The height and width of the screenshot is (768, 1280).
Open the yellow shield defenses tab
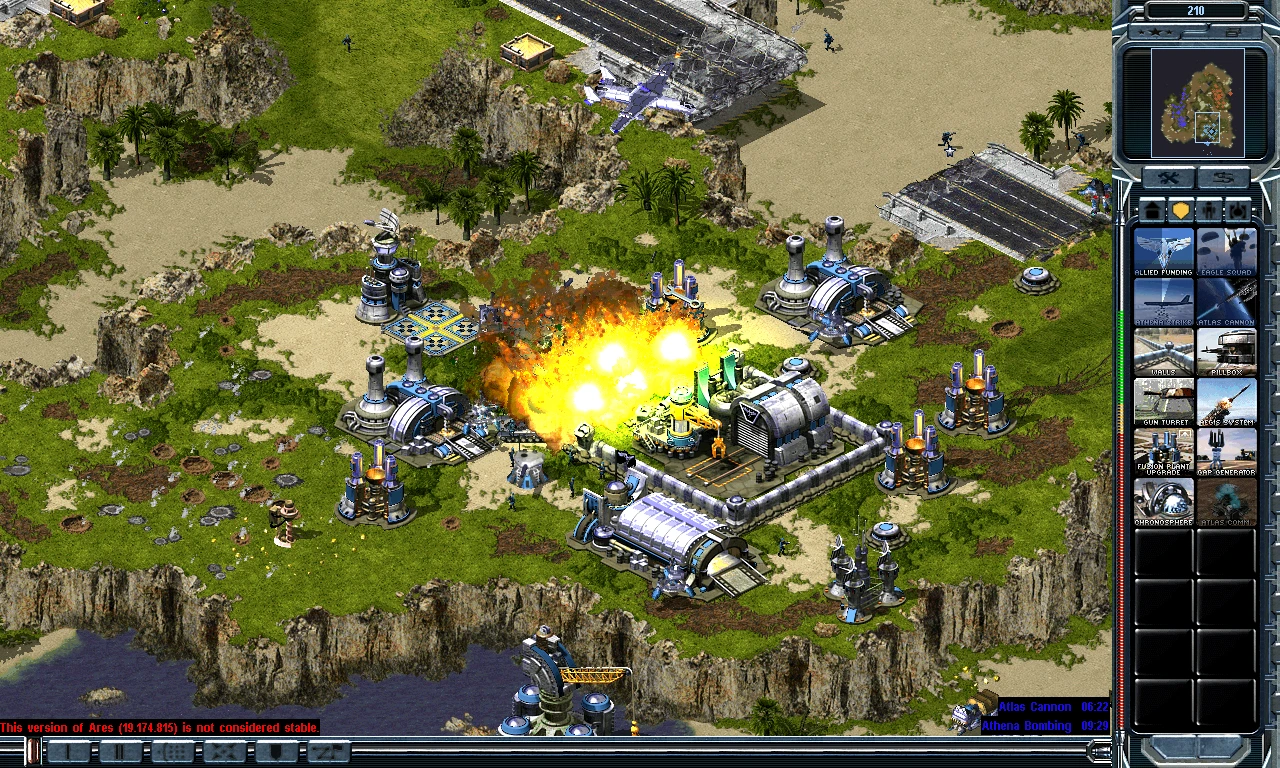click(x=1181, y=211)
